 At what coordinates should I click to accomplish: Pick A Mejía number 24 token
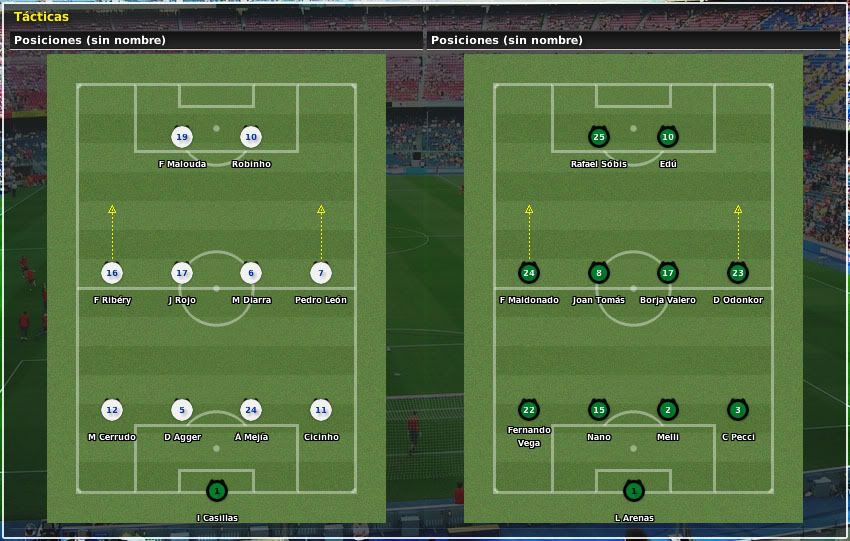[251, 410]
